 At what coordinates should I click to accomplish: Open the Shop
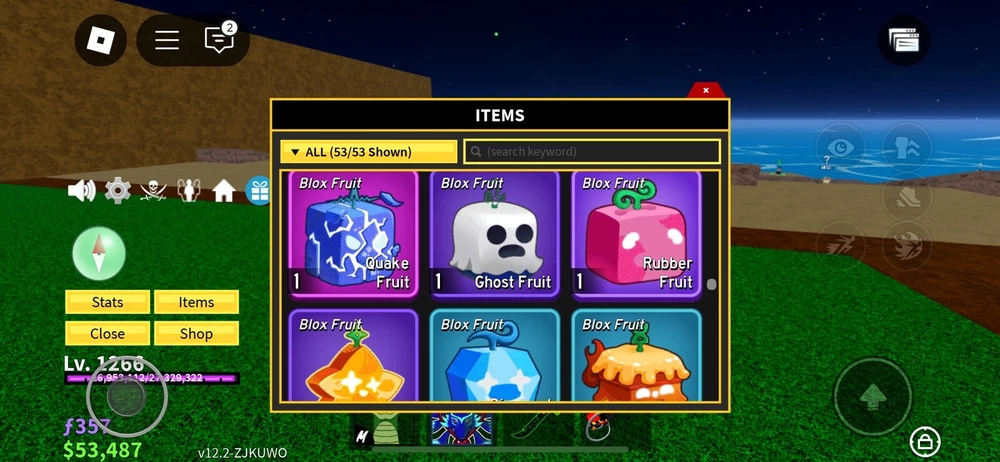click(196, 334)
